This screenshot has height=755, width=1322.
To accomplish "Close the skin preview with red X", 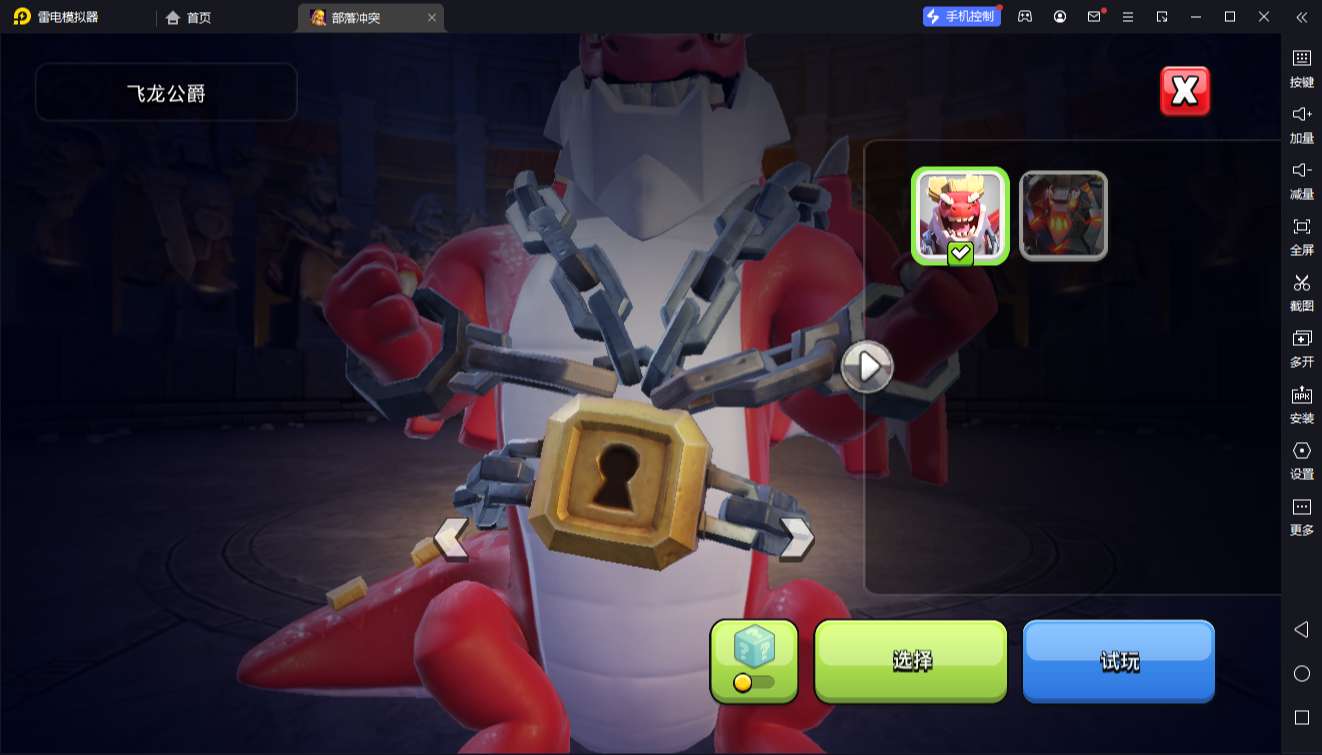I will coord(1185,91).
